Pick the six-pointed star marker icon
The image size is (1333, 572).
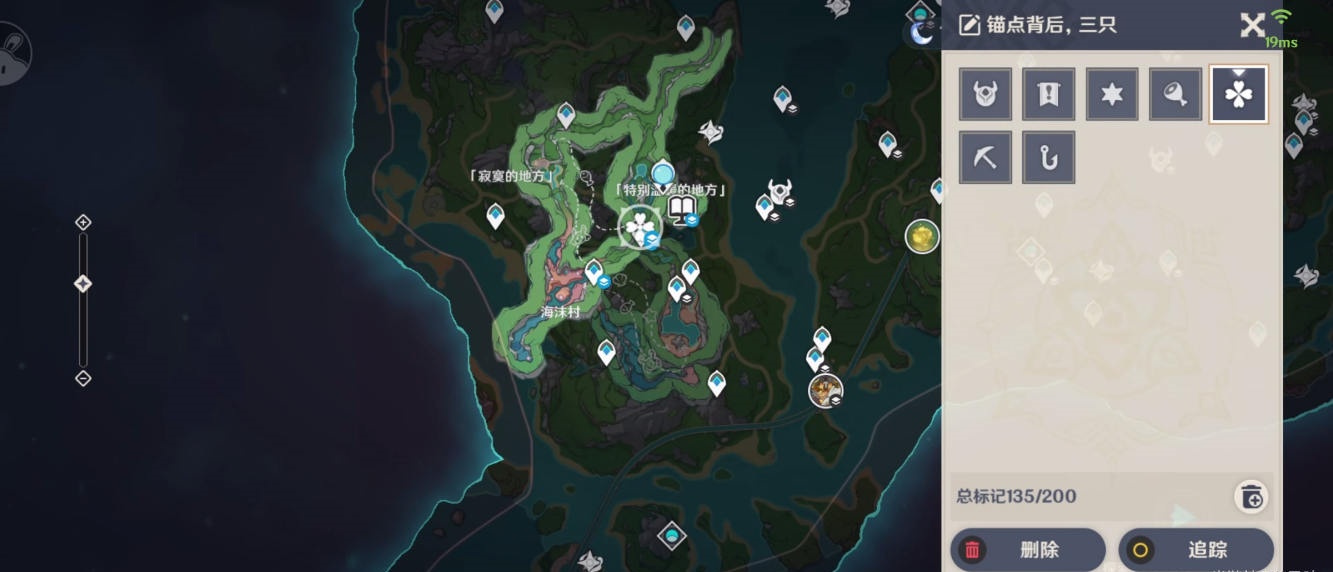pyautogui.click(x=1112, y=94)
